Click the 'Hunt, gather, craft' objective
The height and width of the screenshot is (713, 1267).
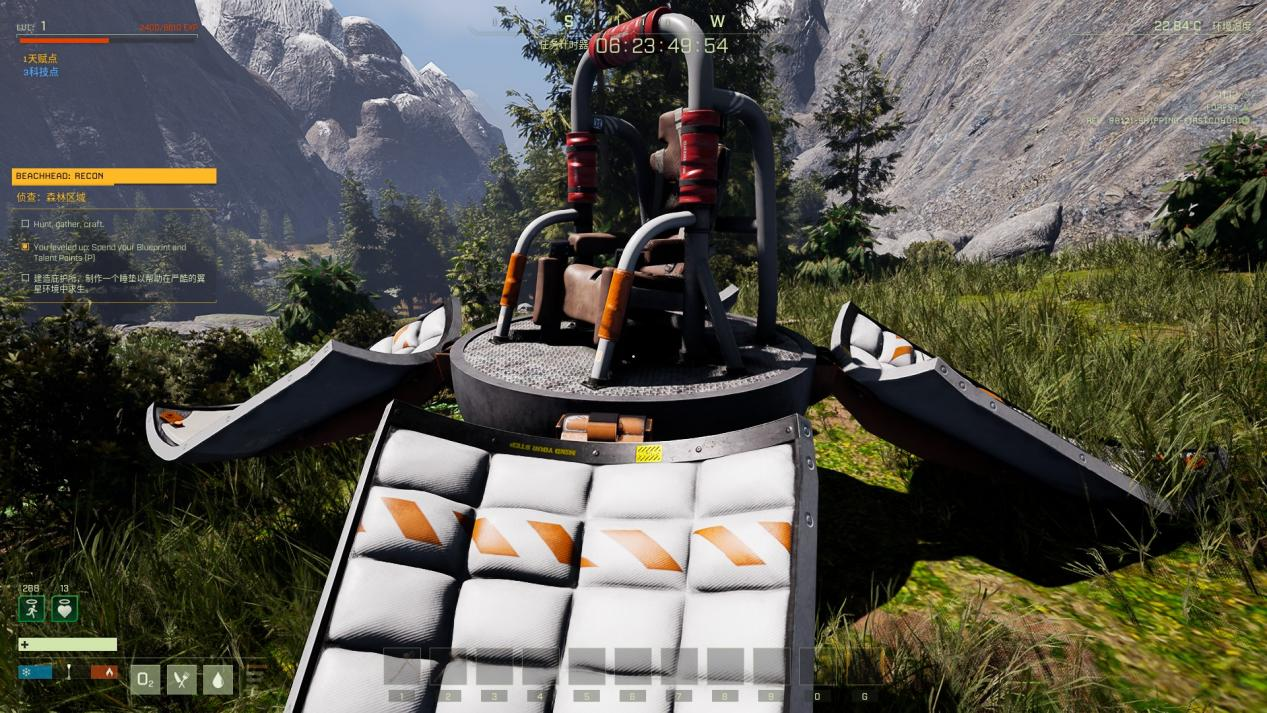pos(69,224)
